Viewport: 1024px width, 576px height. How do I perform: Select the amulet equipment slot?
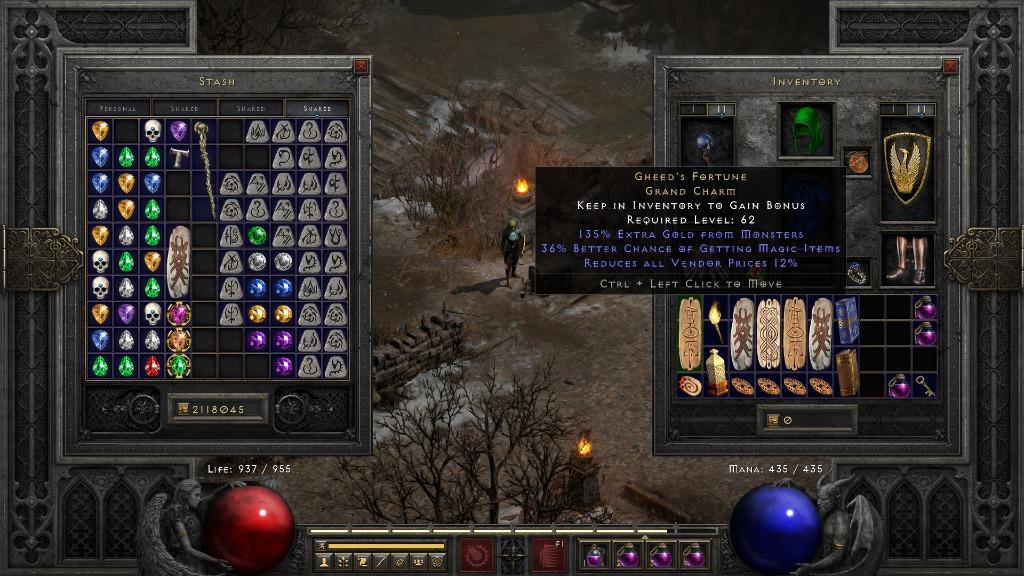coord(857,160)
